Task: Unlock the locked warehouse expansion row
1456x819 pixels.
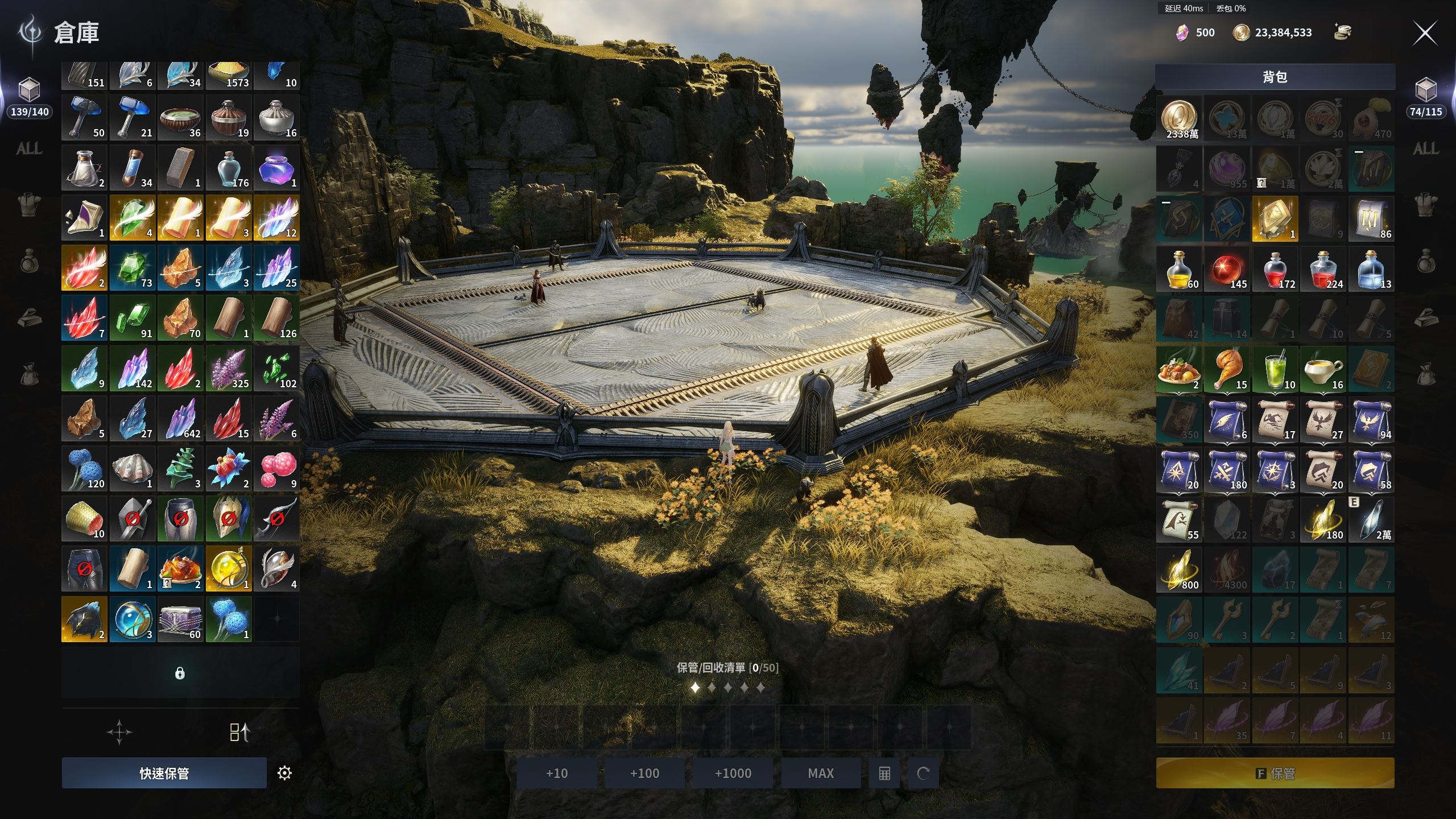Action: [x=180, y=673]
